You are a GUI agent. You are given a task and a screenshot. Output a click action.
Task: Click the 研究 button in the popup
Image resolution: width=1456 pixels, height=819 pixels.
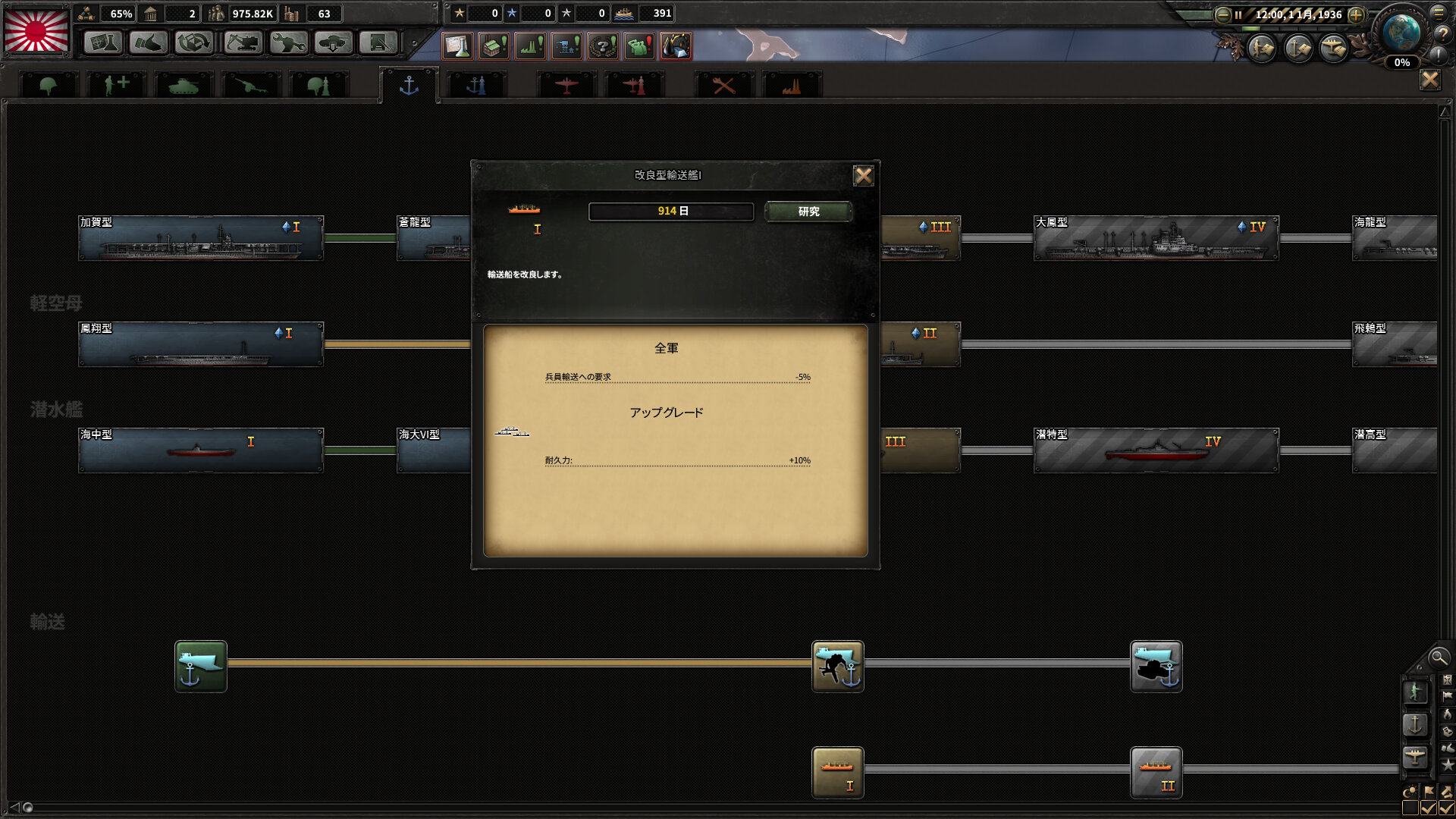pos(808,212)
